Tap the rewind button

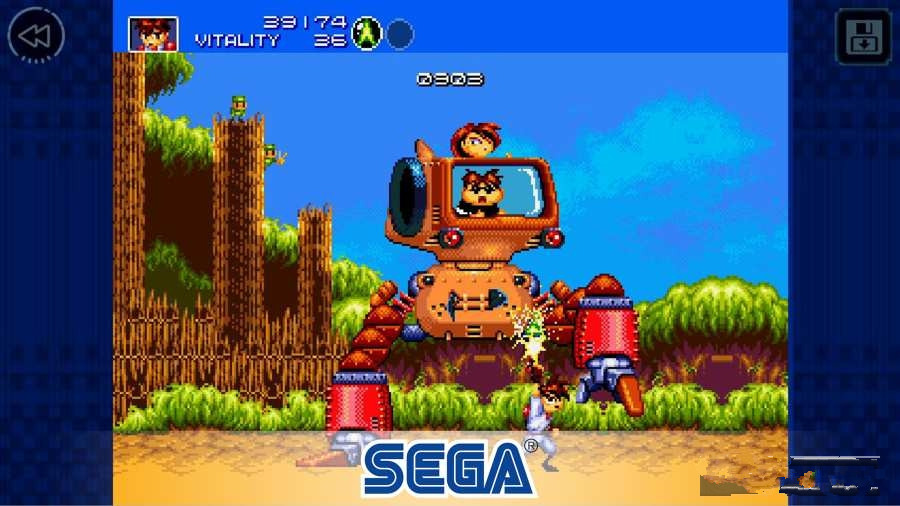[36, 37]
